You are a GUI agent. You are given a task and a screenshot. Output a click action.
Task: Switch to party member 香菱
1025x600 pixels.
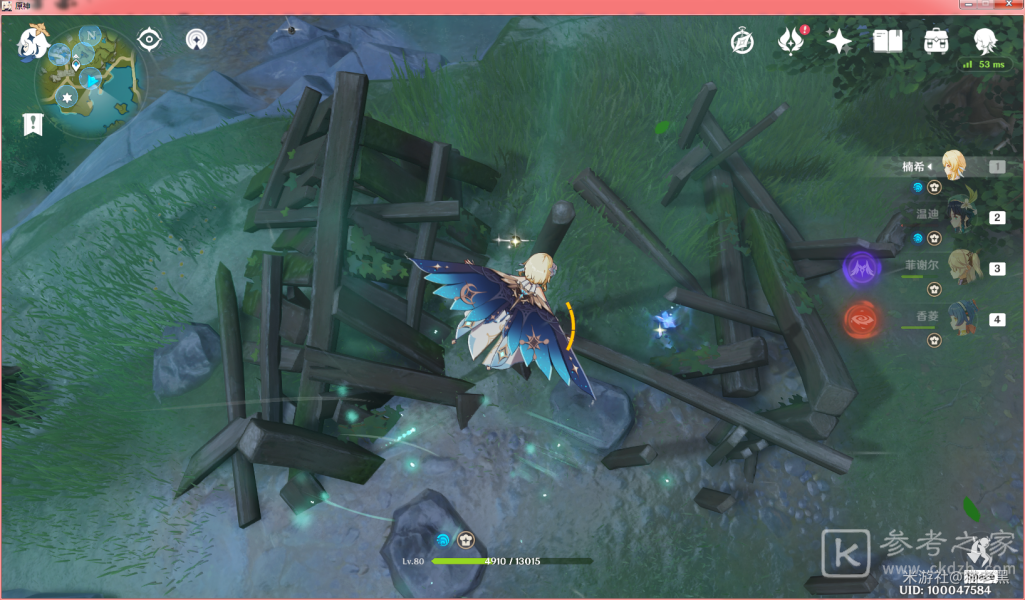tap(962, 318)
